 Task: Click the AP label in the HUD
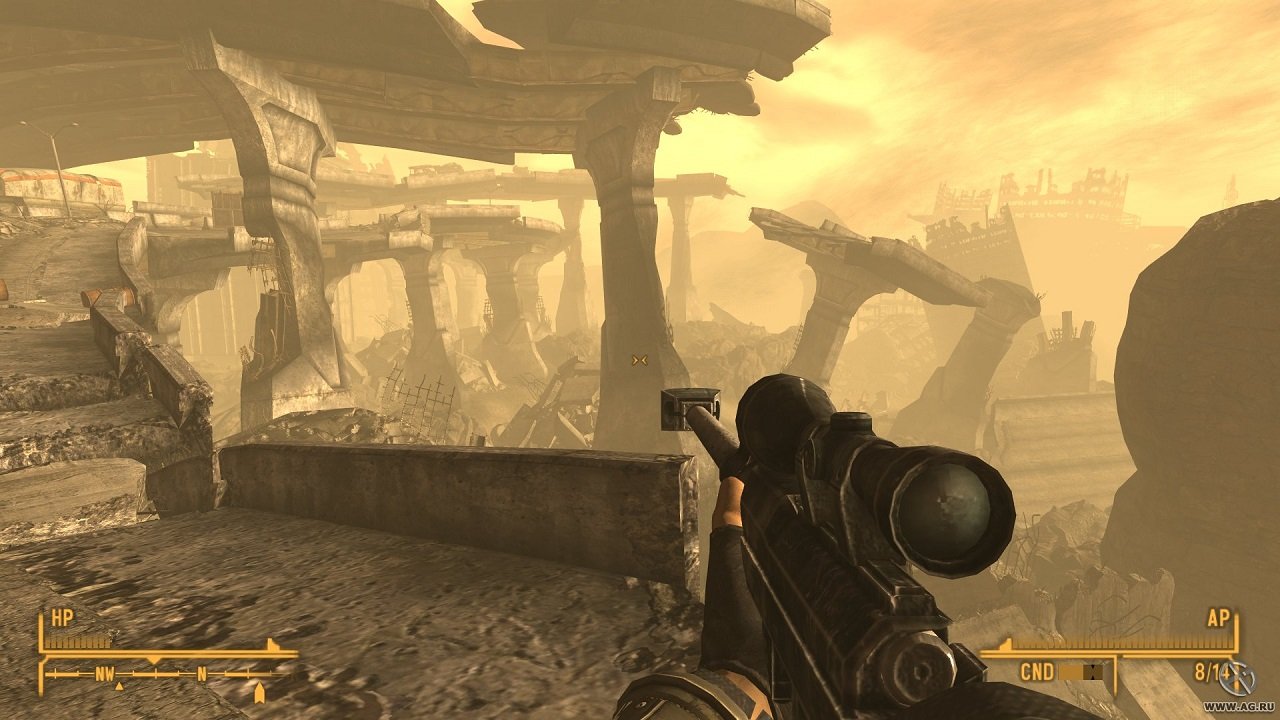[1218, 618]
